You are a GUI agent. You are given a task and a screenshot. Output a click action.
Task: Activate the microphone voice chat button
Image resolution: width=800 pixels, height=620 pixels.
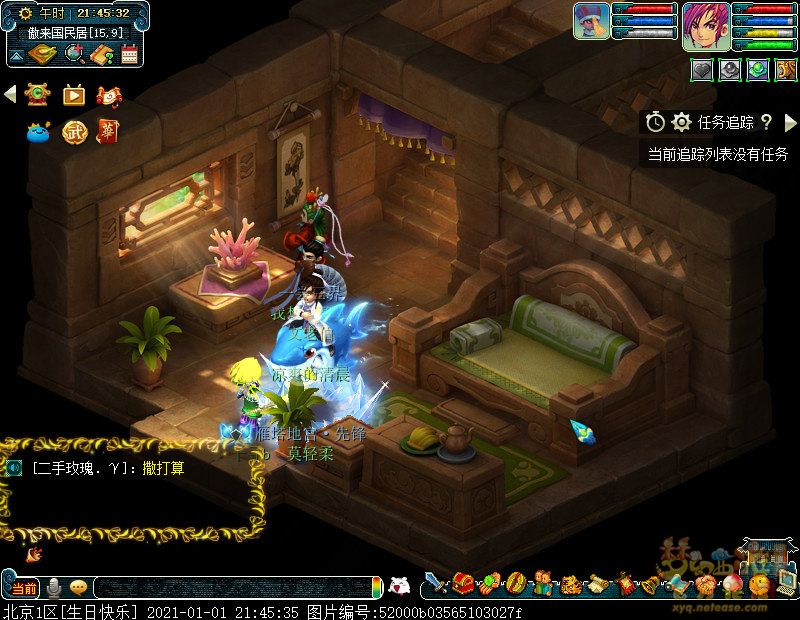(x=54, y=587)
